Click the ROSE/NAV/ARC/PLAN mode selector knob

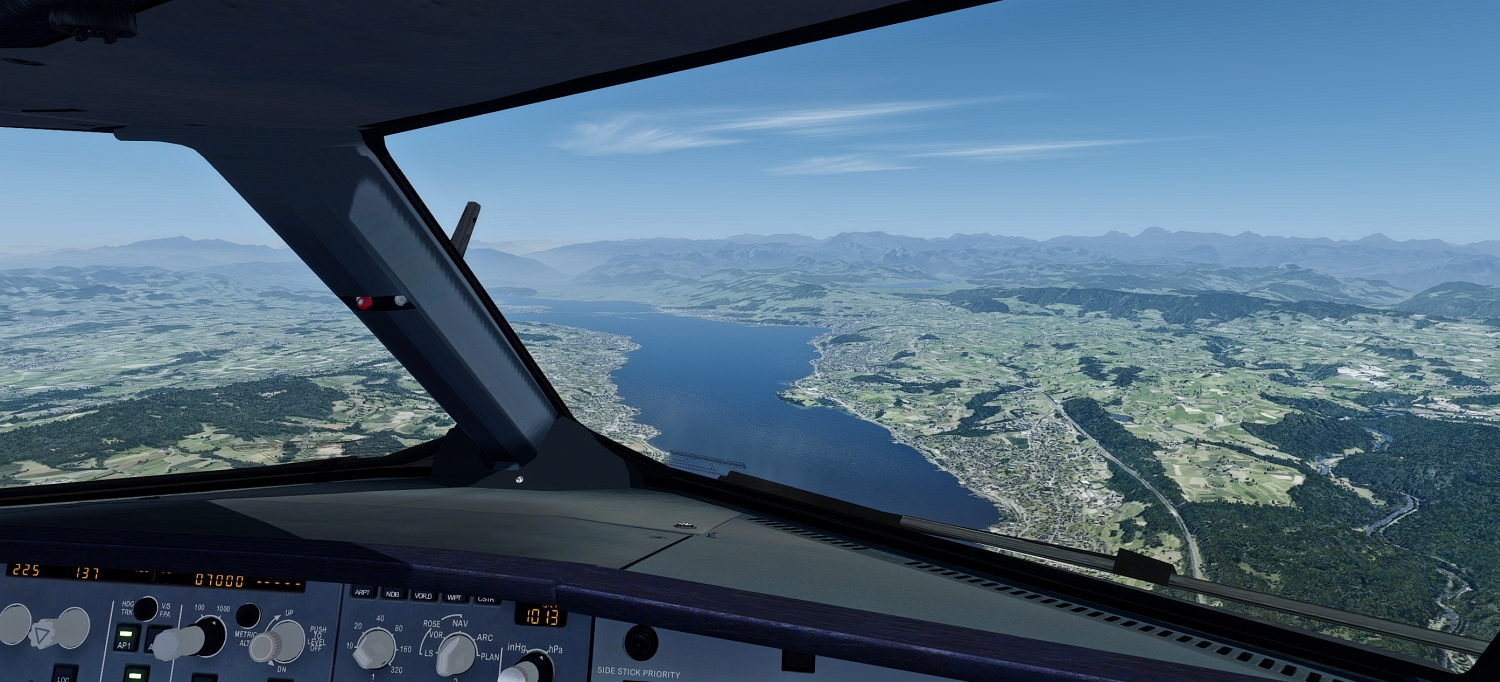coord(456,654)
